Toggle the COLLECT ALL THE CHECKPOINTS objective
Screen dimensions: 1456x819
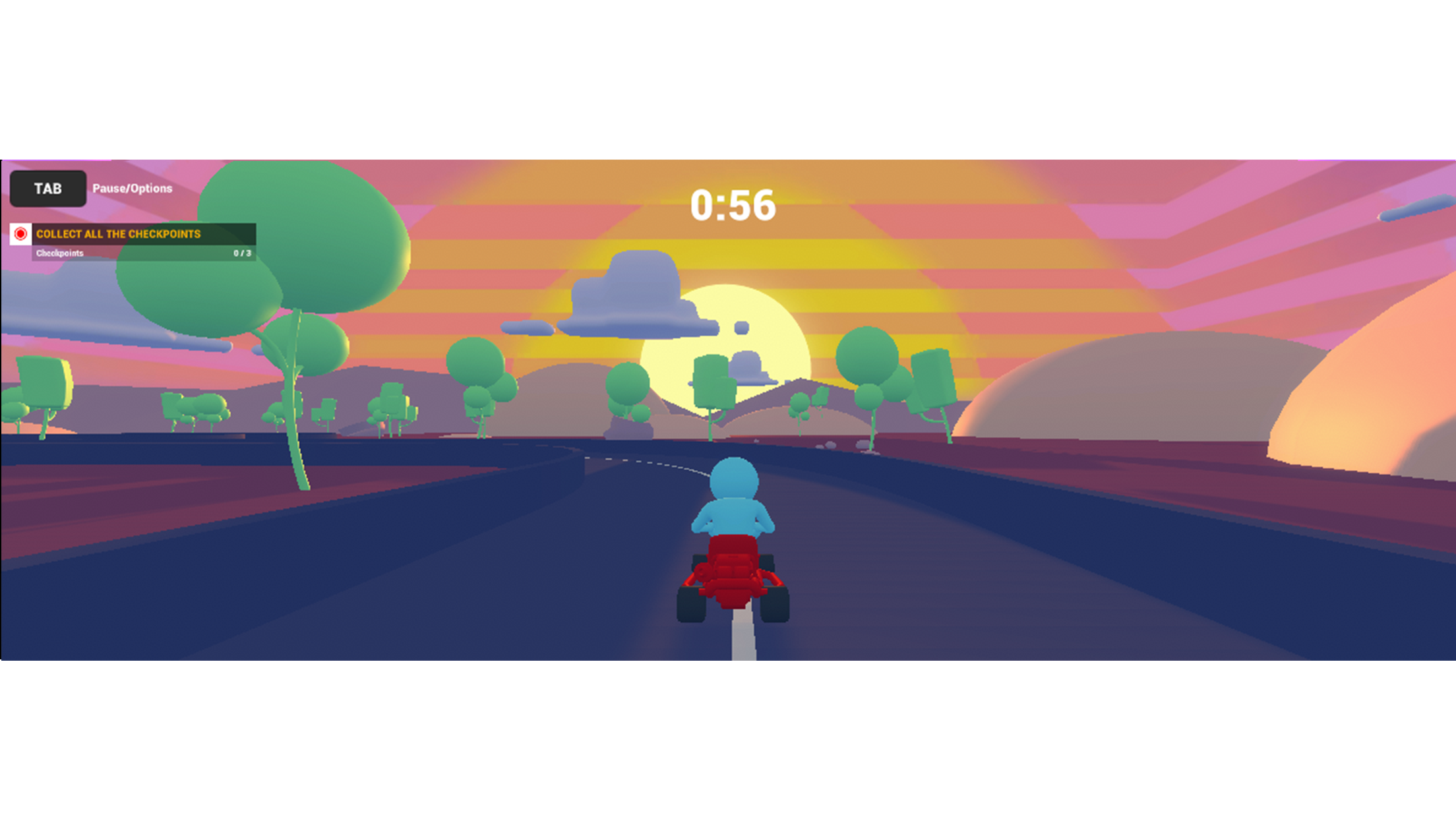pyautogui.click(x=119, y=234)
